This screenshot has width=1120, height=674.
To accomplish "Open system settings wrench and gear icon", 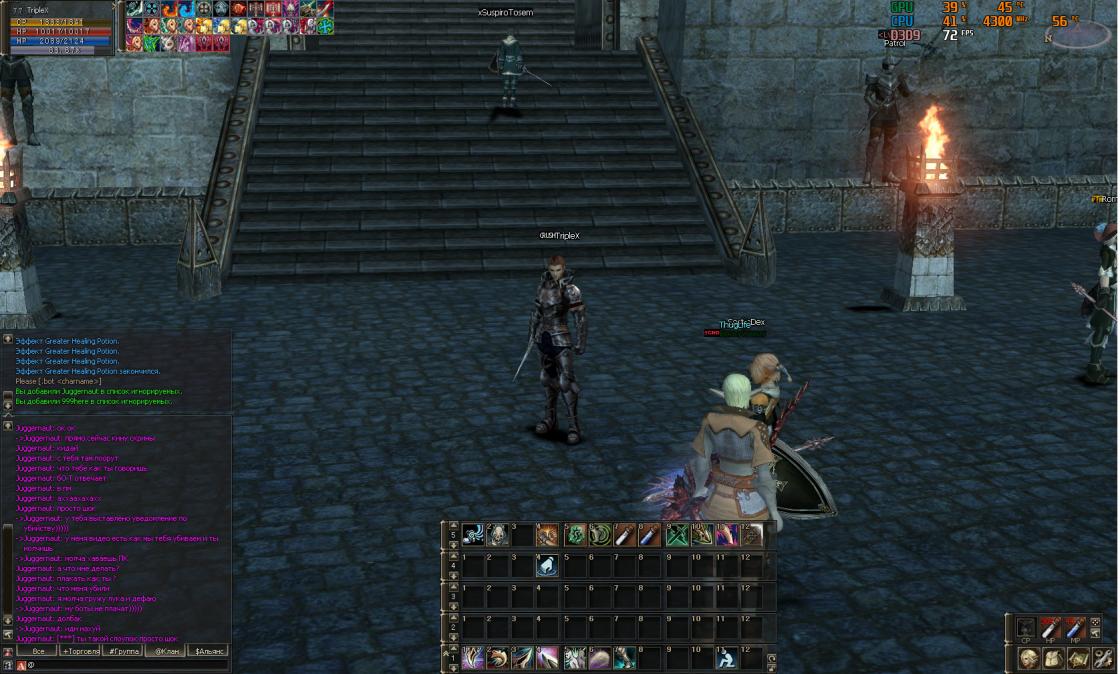I will tap(1103, 658).
